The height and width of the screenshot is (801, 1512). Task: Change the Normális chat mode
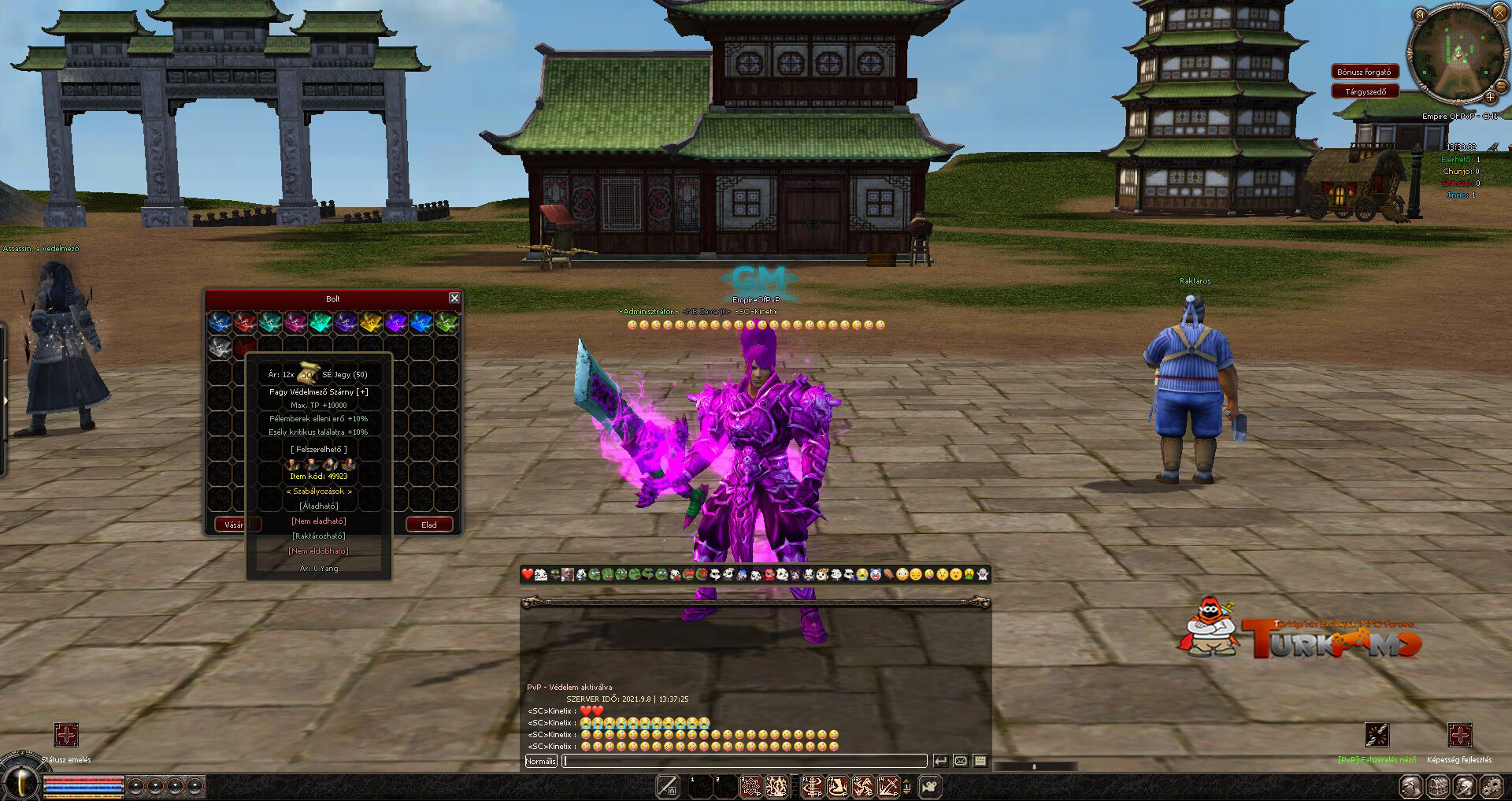click(x=540, y=761)
